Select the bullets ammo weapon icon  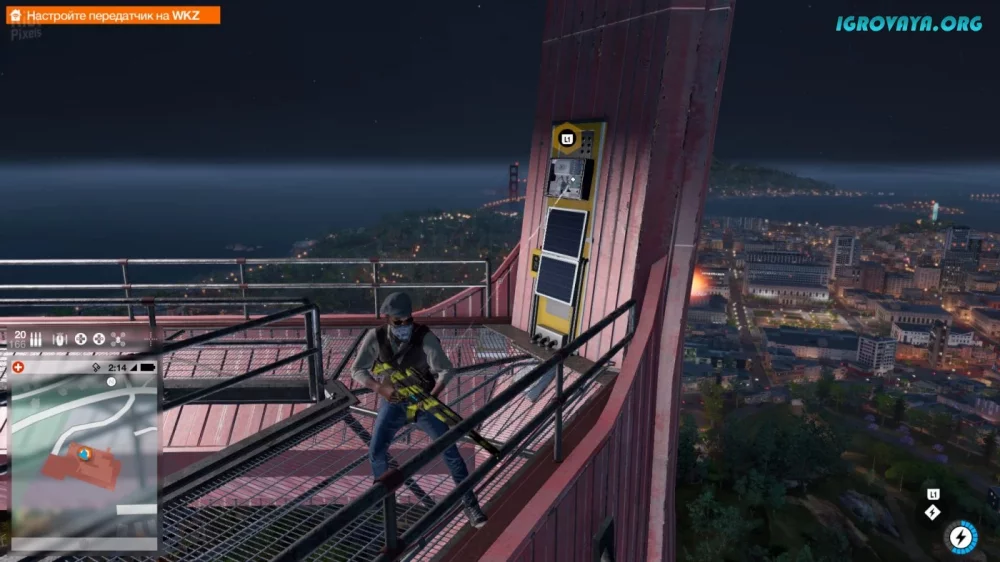pyautogui.click(x=34, y=339)
